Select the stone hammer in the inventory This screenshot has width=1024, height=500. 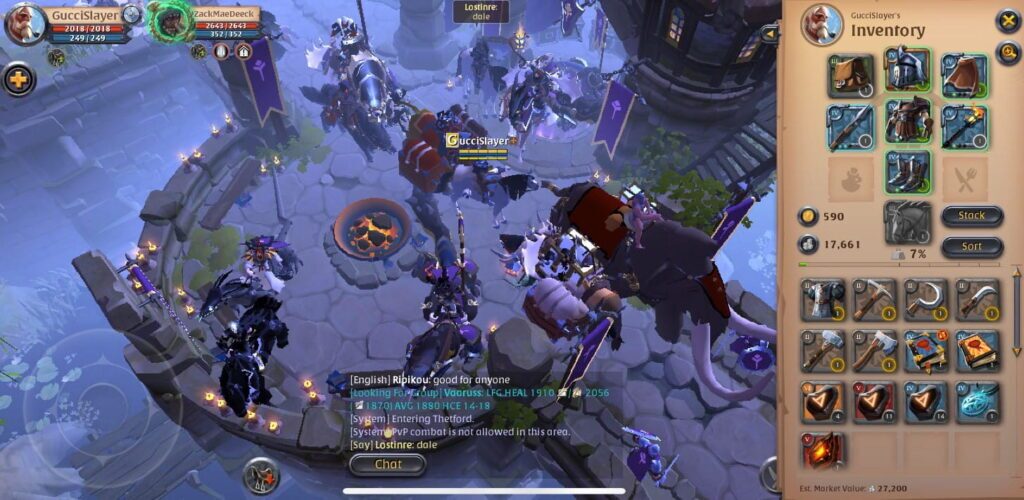point(822,351)
